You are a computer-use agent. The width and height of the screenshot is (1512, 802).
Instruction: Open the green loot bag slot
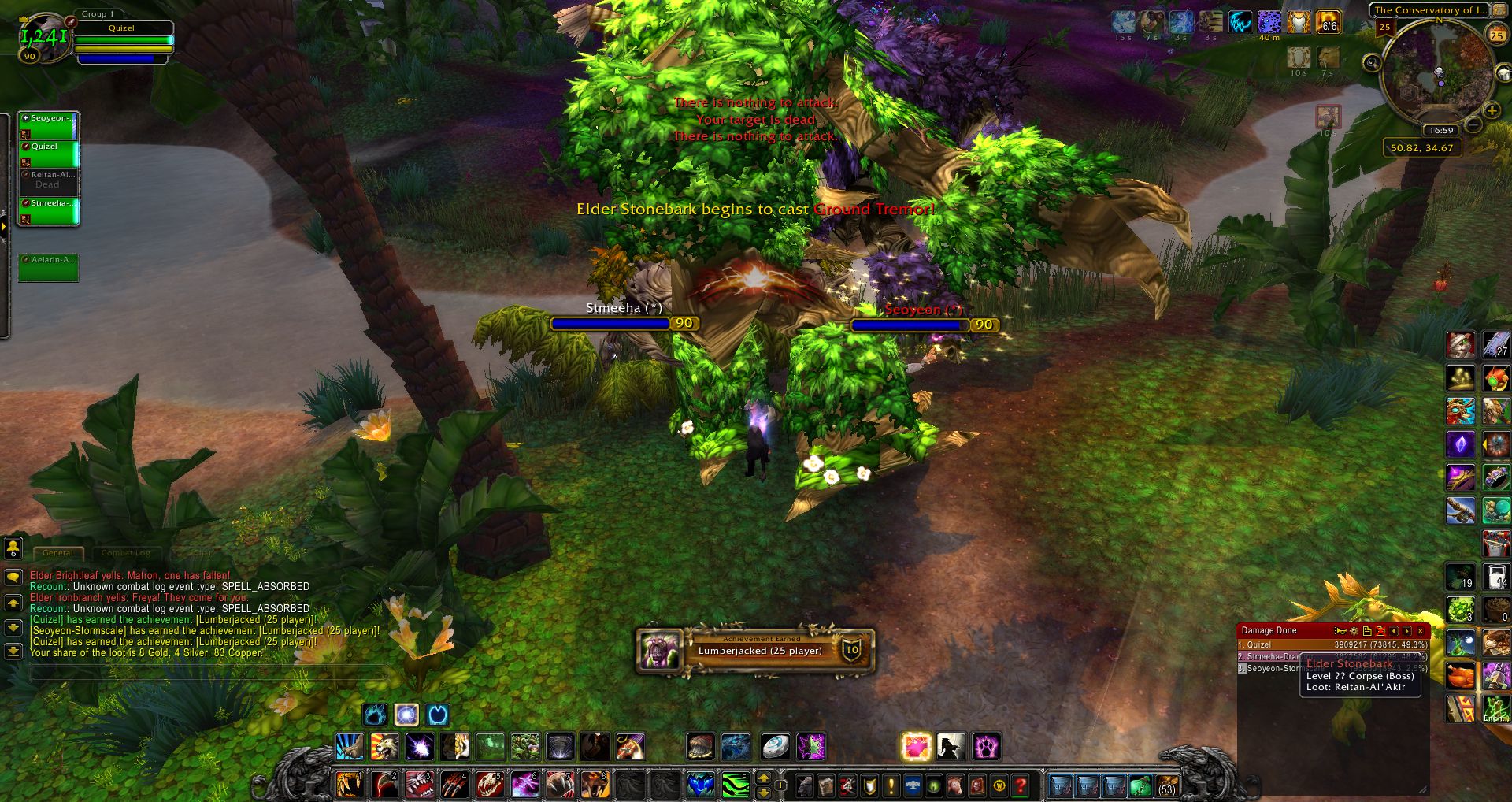(x=1140, y=785)
